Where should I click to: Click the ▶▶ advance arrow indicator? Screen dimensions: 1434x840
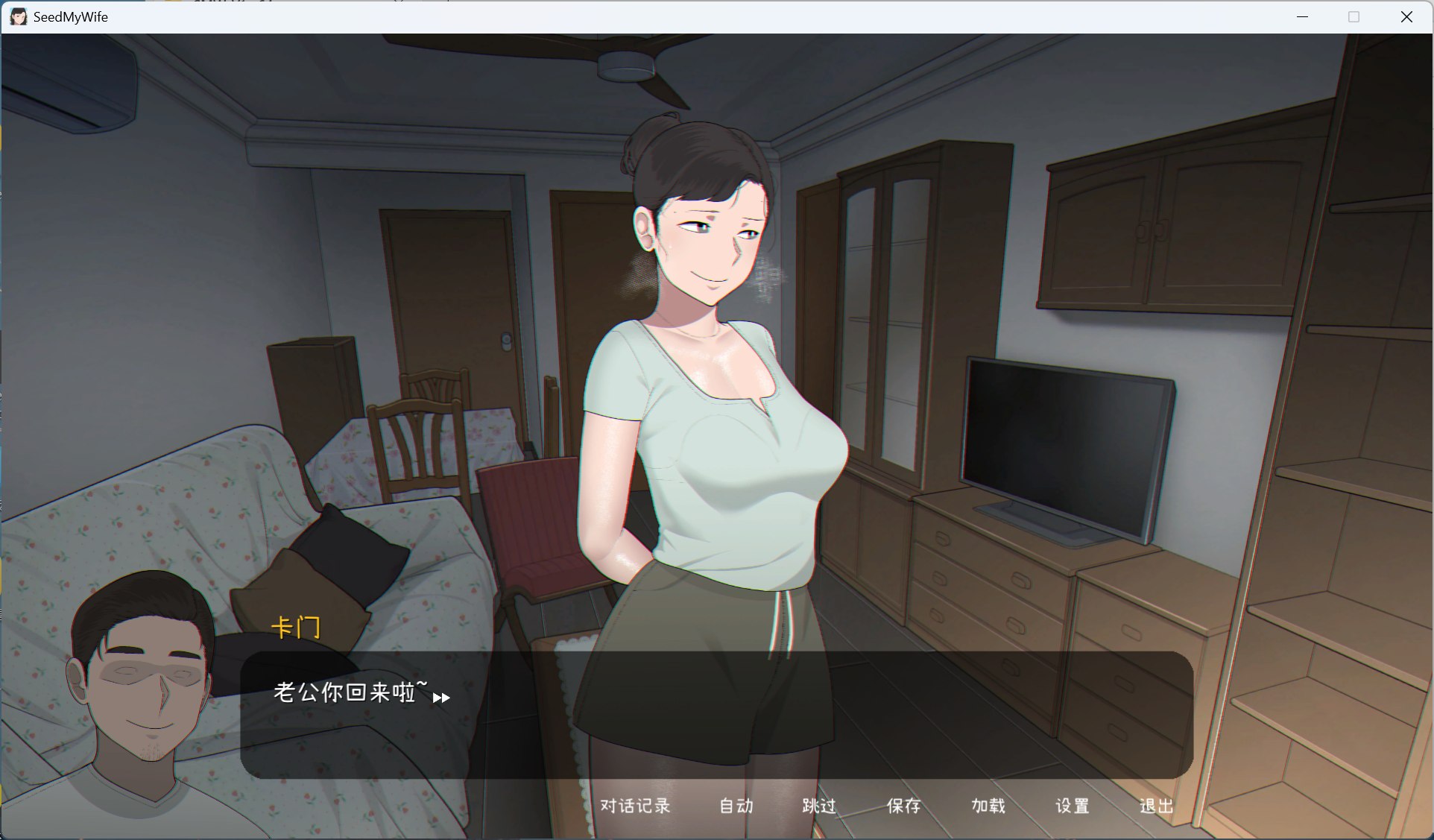pyautogui.click(x=442, y=699)
